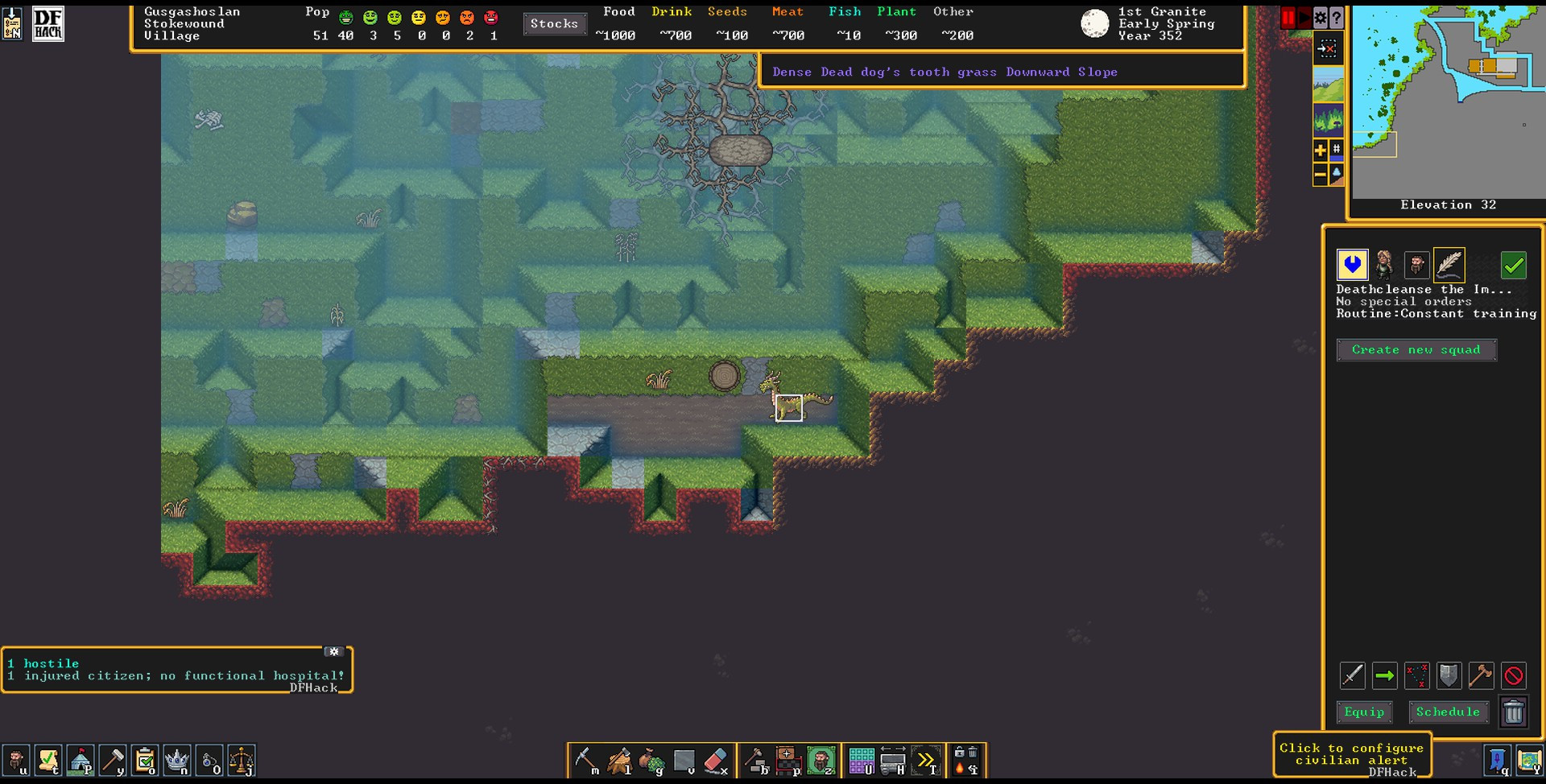Open the Stocks screen
This screenshot has width=1546, height=784.
click(x=554, y=24)
